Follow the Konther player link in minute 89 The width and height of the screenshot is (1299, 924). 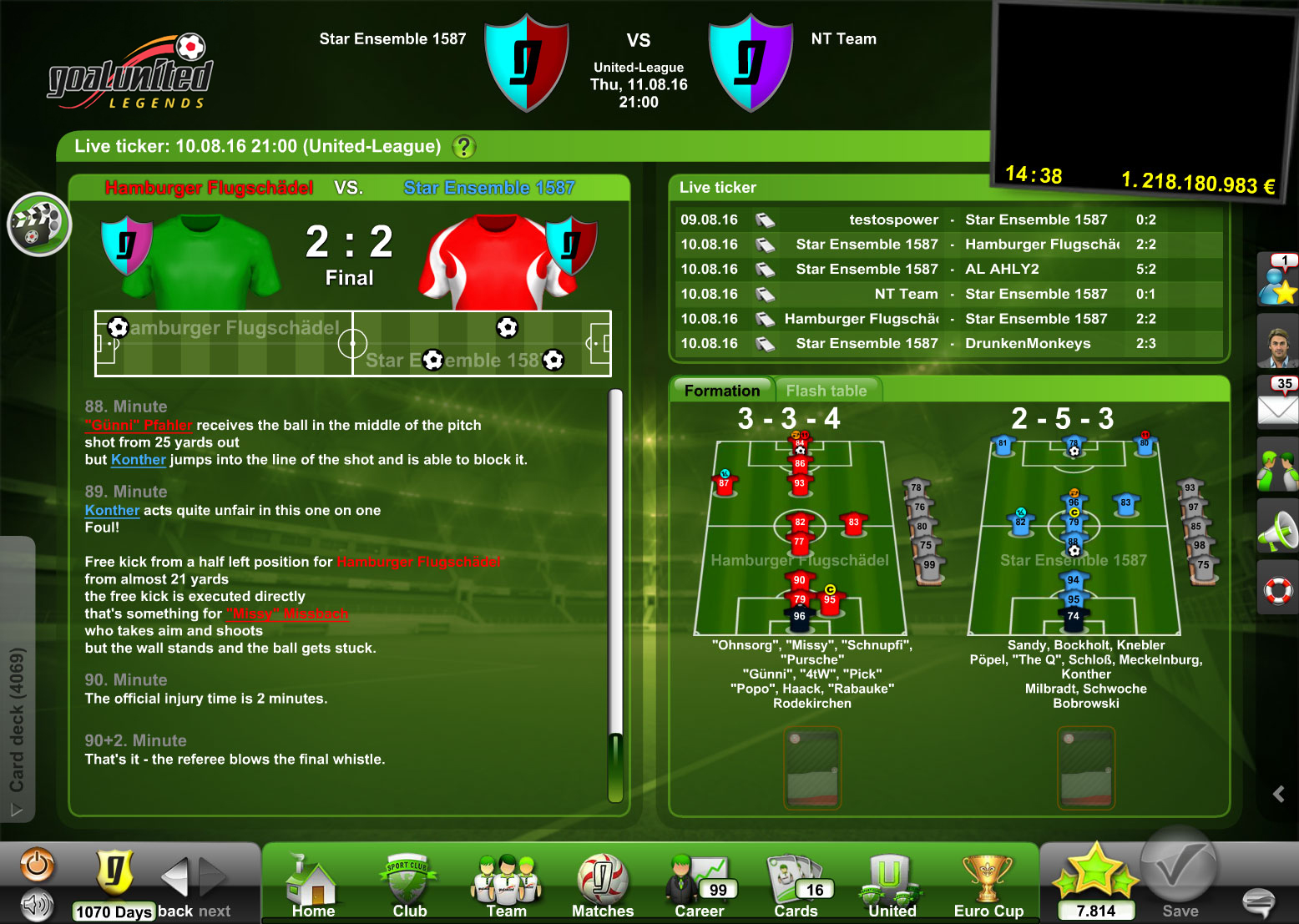[112, 511]
